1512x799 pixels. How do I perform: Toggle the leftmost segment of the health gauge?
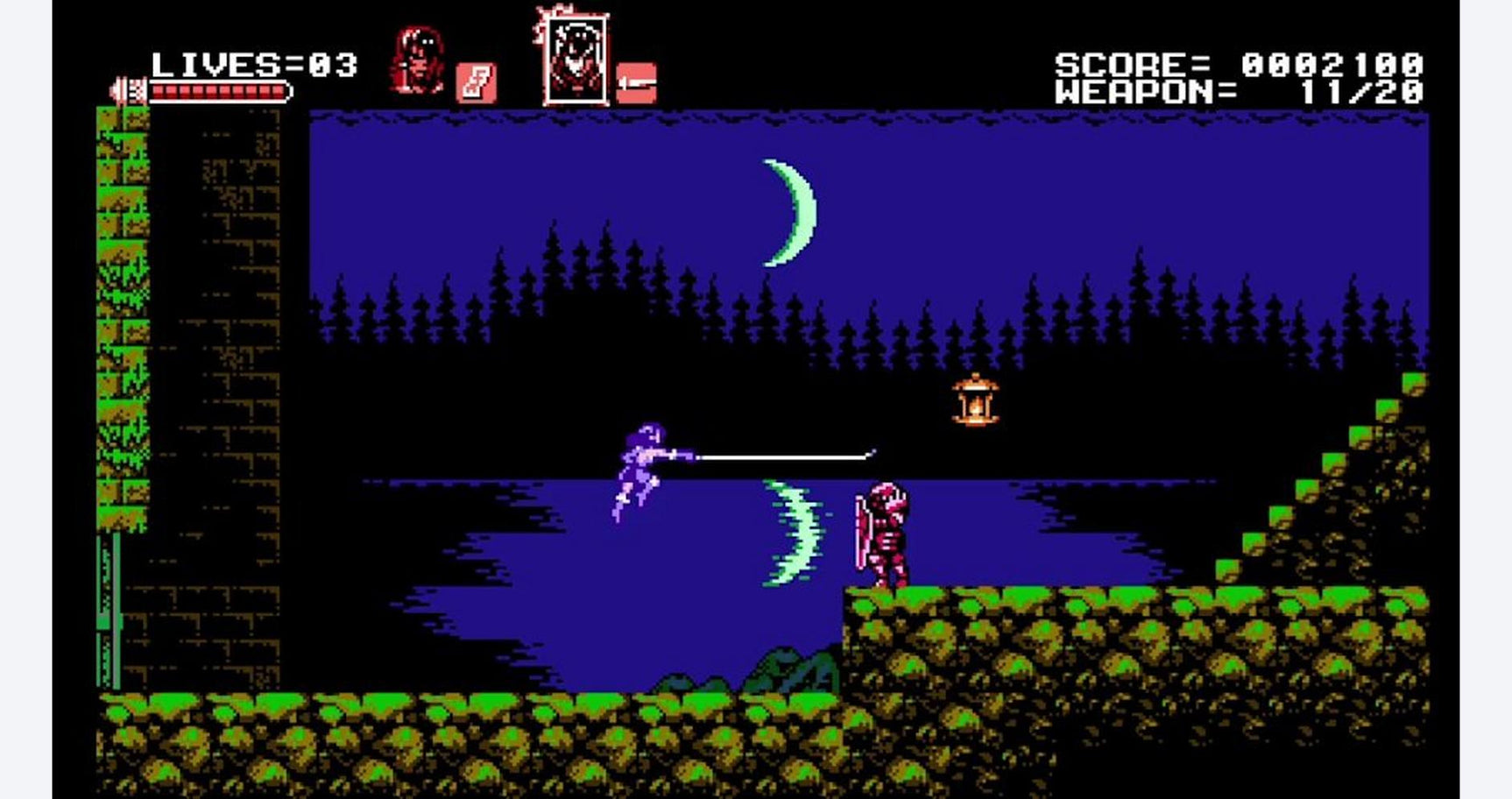coord(158,91)
